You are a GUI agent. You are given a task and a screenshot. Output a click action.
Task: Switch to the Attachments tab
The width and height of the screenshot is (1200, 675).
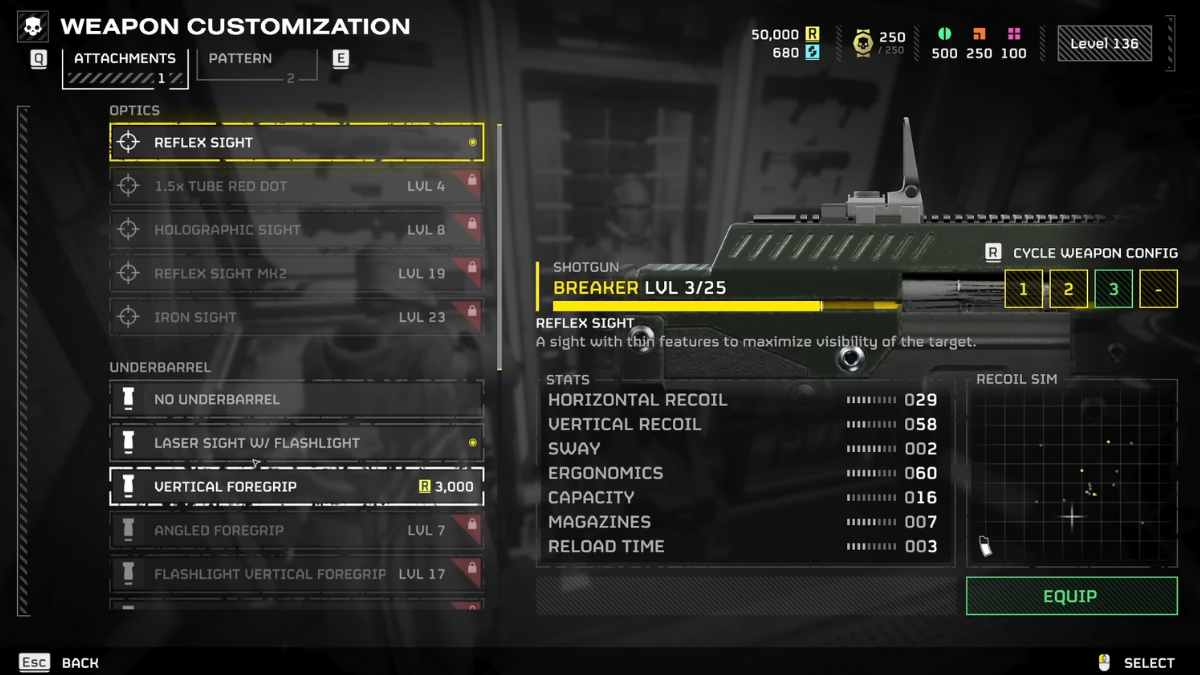coord(125,59)
